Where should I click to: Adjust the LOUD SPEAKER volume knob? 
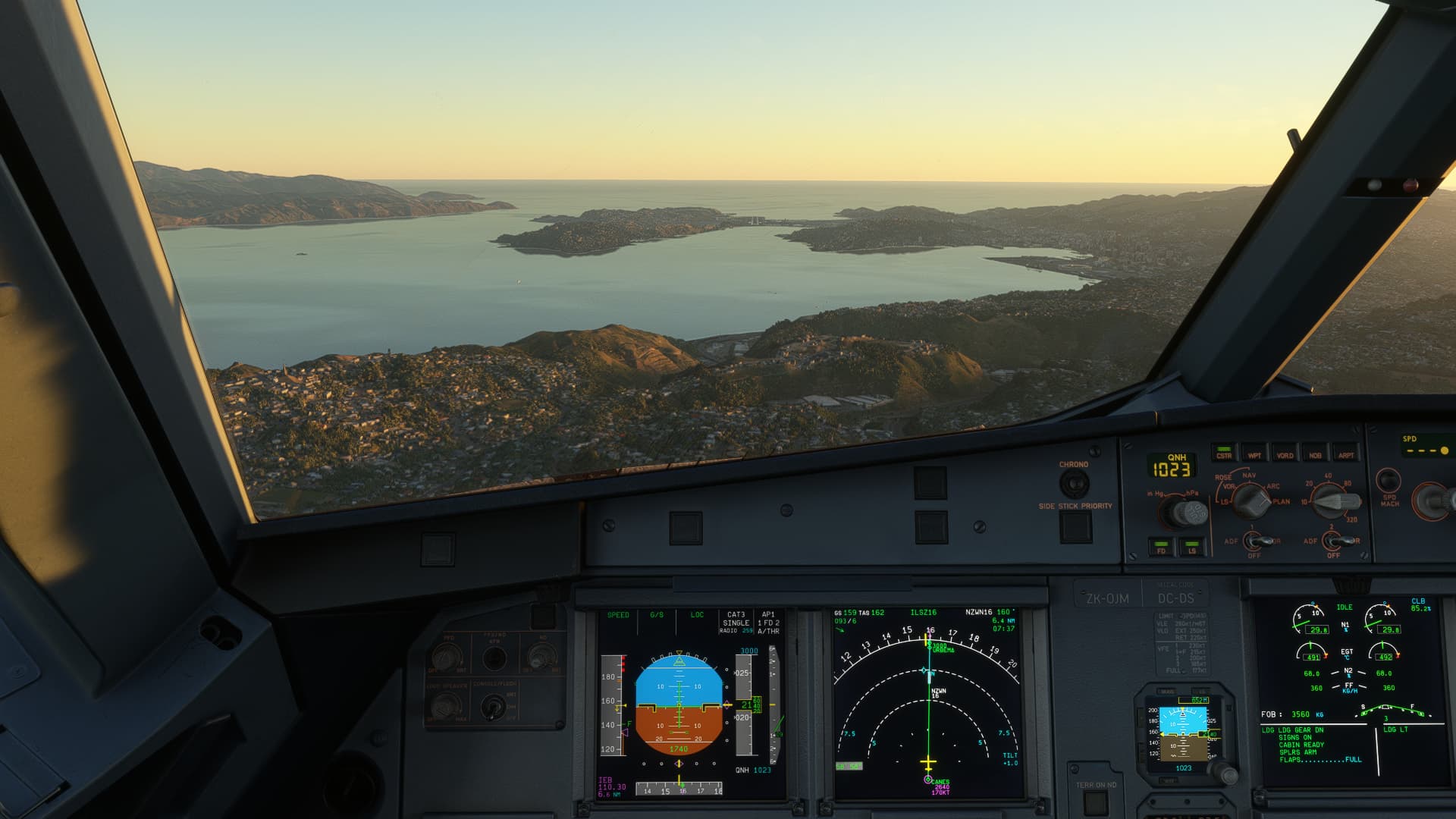pyautogui.click(x=444, y=706)
